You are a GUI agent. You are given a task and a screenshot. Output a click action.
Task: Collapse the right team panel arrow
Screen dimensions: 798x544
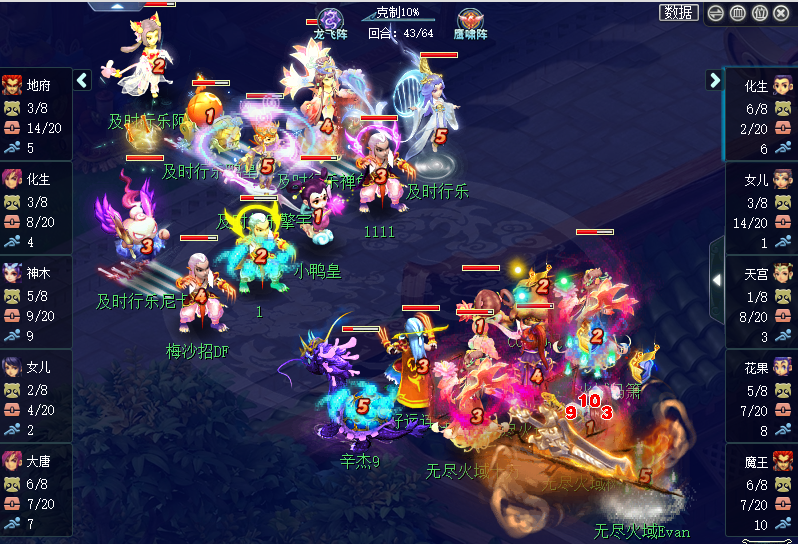tap(714, 80)
